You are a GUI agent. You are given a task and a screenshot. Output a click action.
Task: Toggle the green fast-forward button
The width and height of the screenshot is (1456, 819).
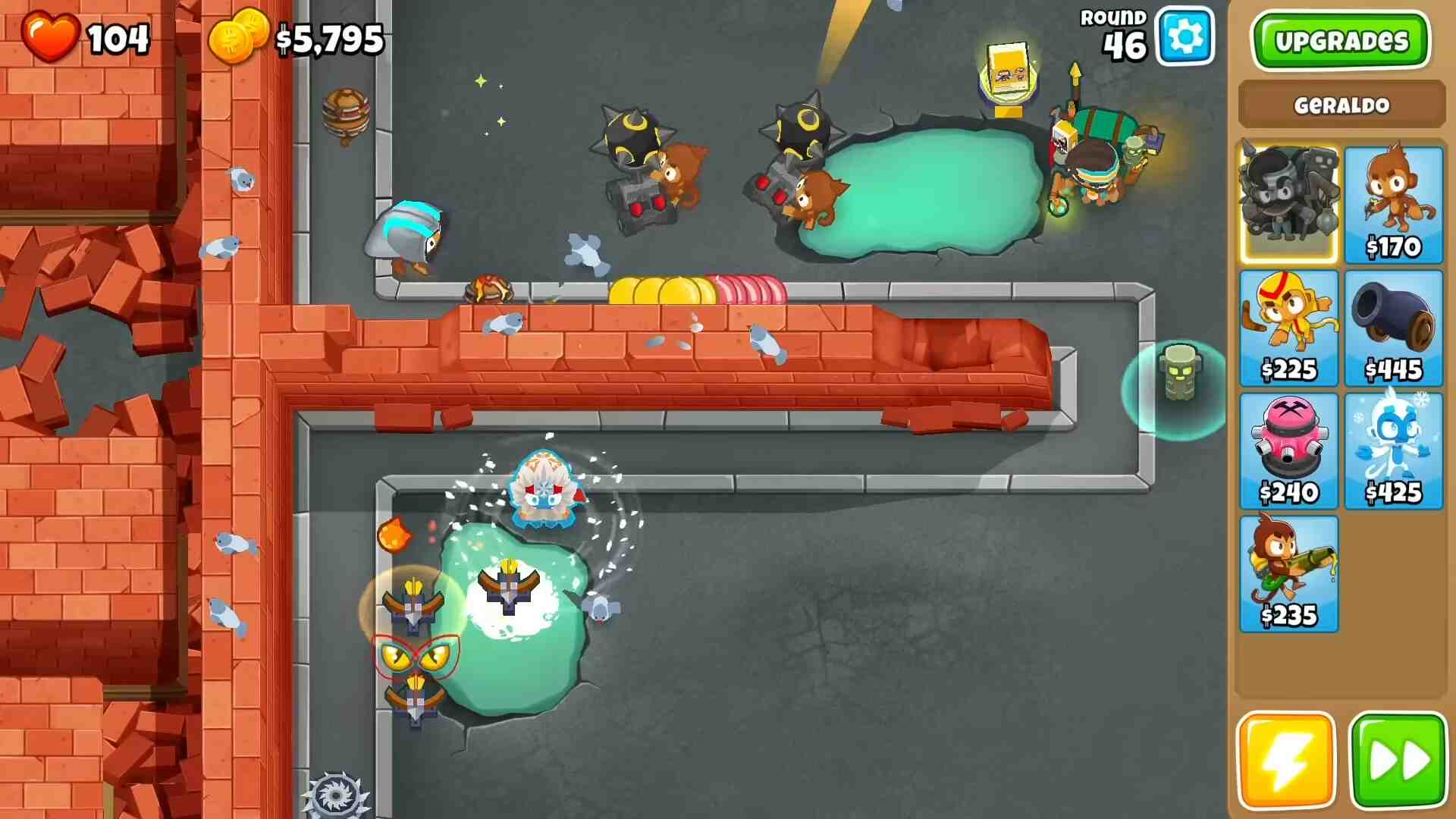[x=1398, y=761]
